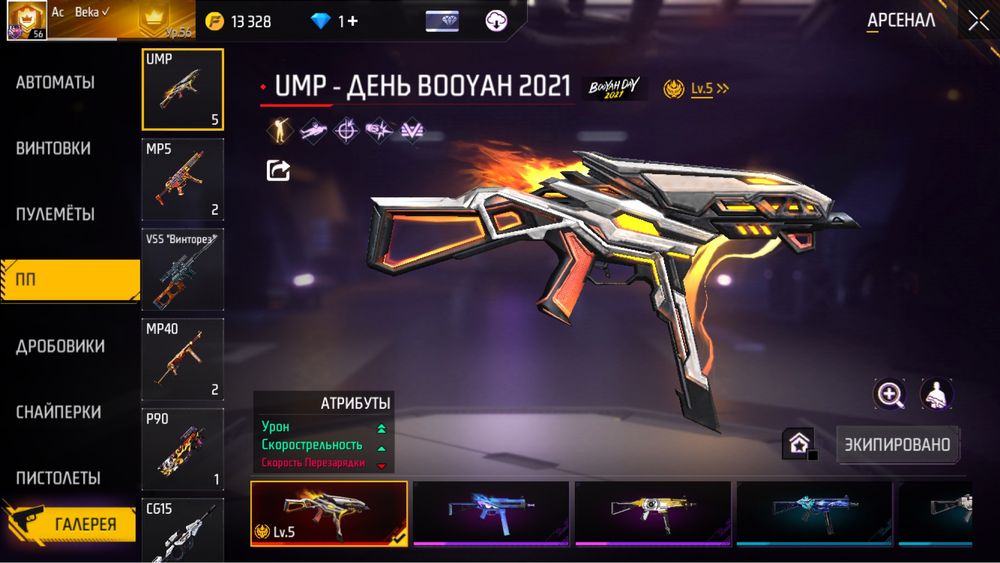The height and width of the screenshot is (563, 1000).
Task: Tap the Экипировано button
Action: tap(898, 444)
